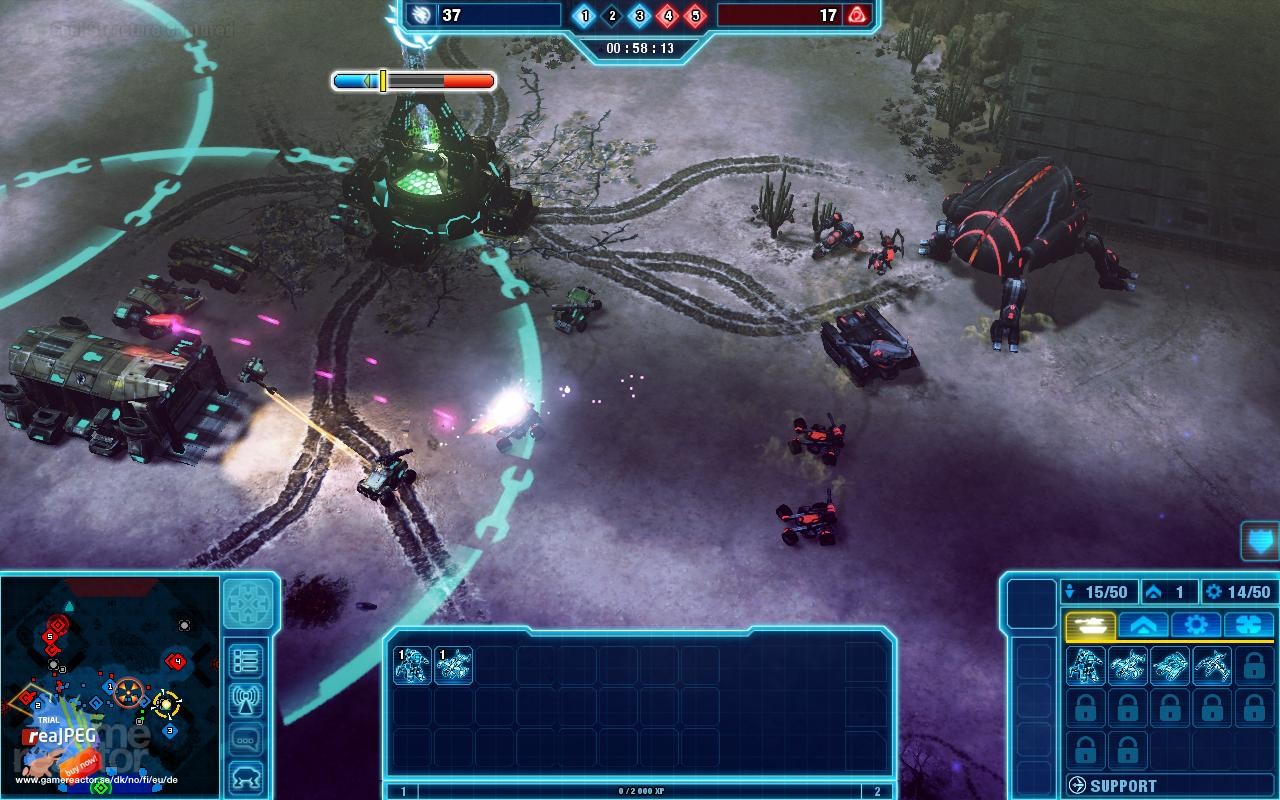Click the radio communications sidebar icon
1280x800 pixels.
(x=246, y=700)
